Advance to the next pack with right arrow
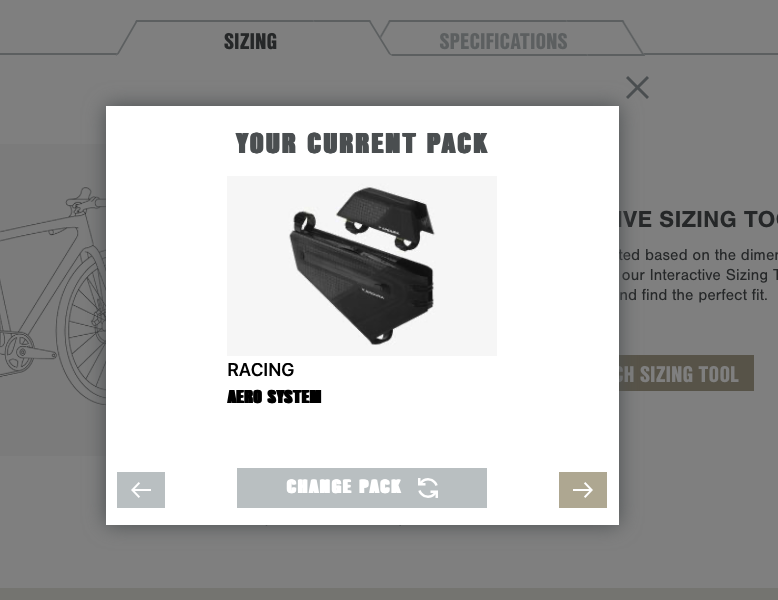 point(582,490)
